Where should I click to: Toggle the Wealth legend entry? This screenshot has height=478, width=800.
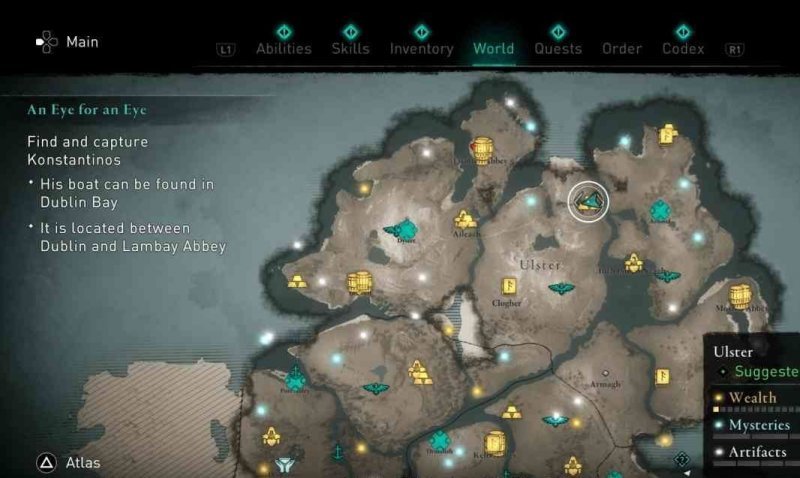[x=751, y=398]
